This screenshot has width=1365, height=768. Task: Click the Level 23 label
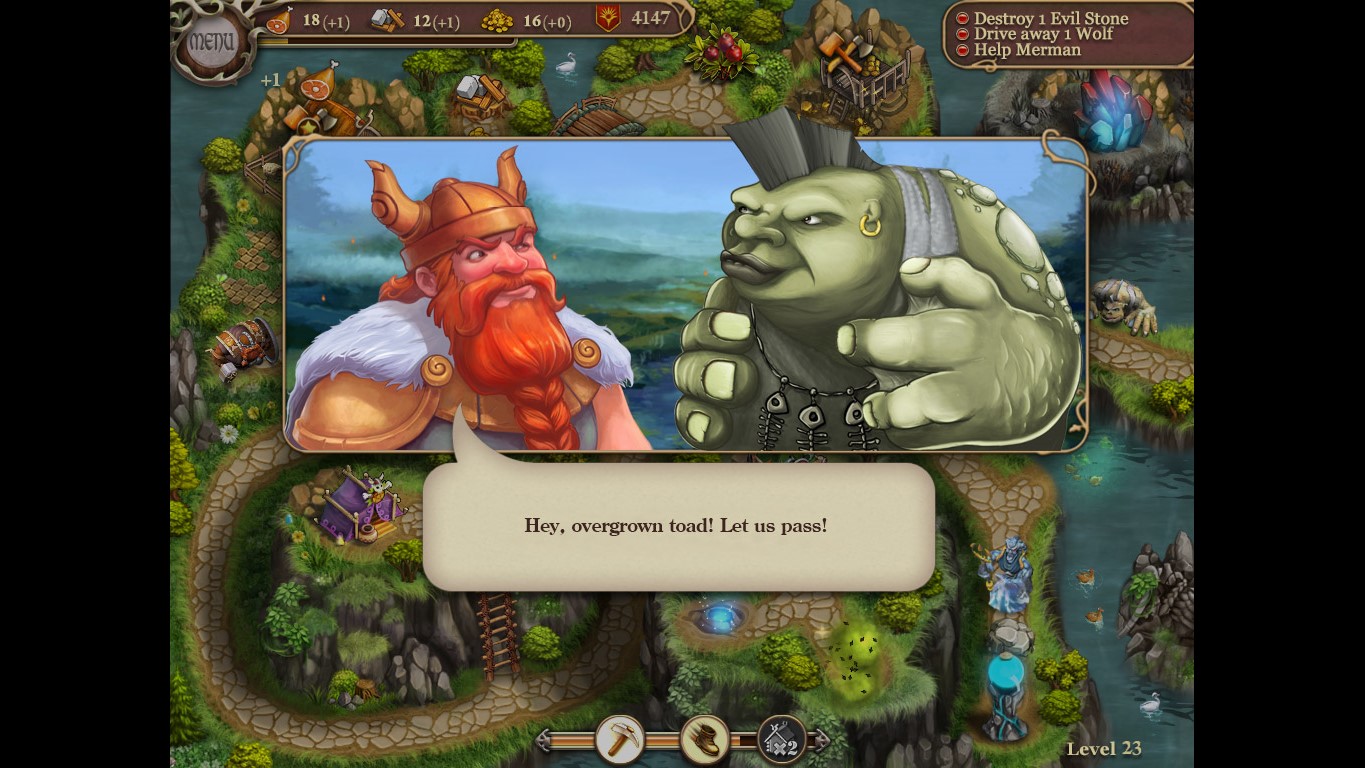(1104, 748)
